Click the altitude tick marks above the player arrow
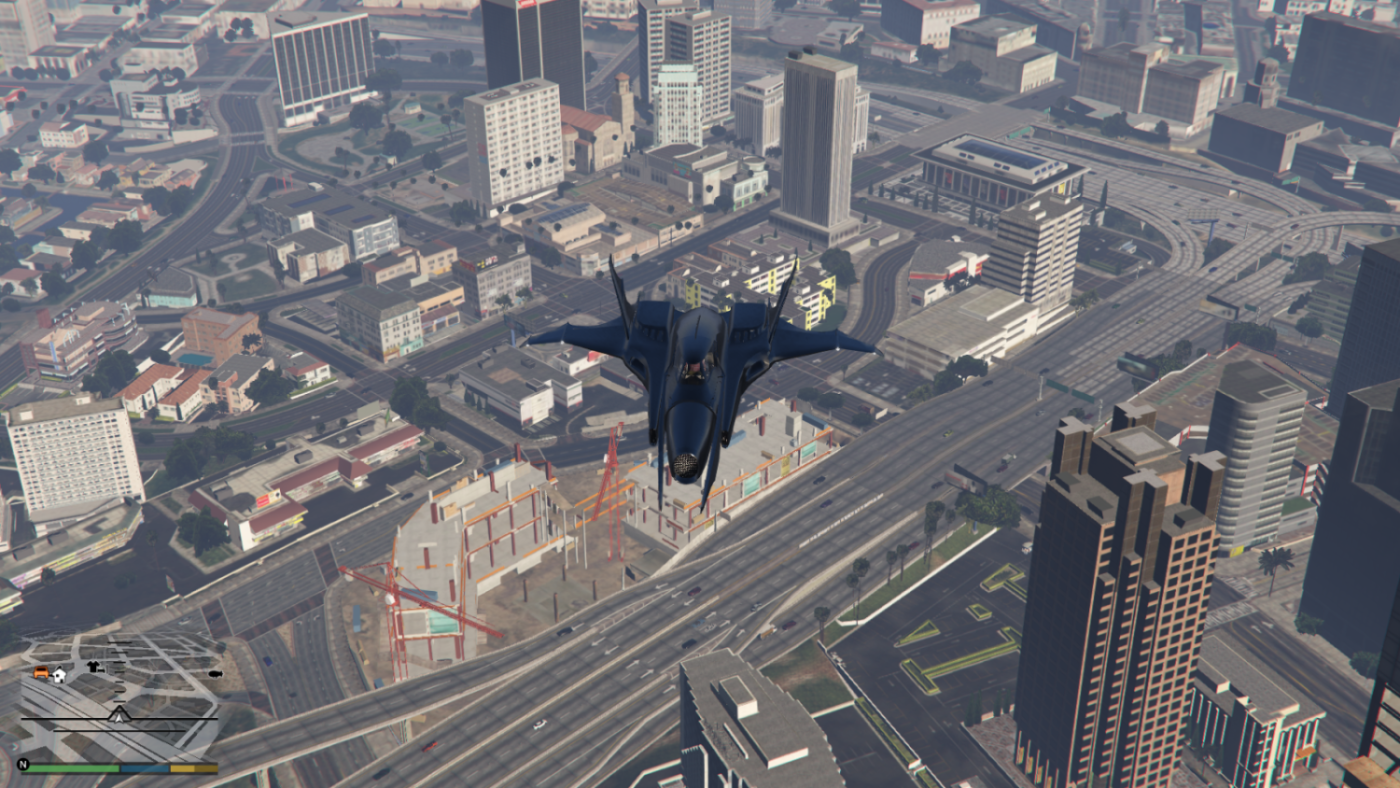Screen dimensions: 1400x788 (119, 683)
